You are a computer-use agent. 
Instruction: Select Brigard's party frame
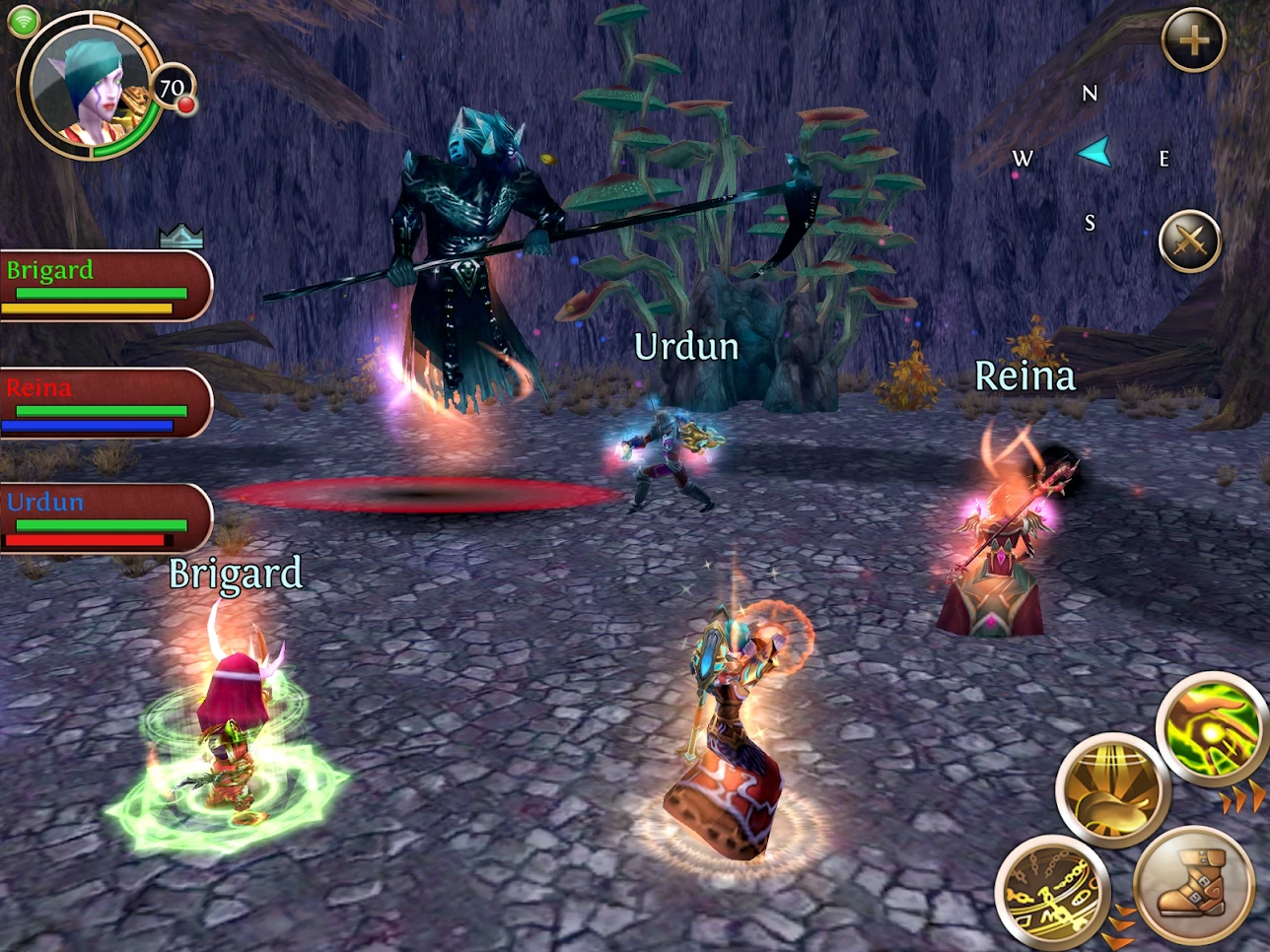pyautogui.click(x=105, y=286)
